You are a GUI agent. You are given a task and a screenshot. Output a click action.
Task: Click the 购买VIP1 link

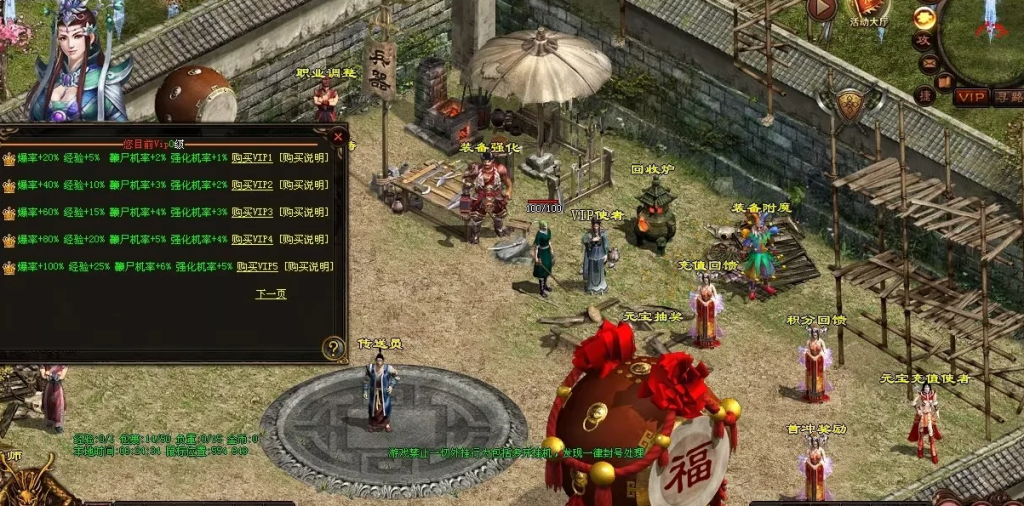[x=252, y=158]
